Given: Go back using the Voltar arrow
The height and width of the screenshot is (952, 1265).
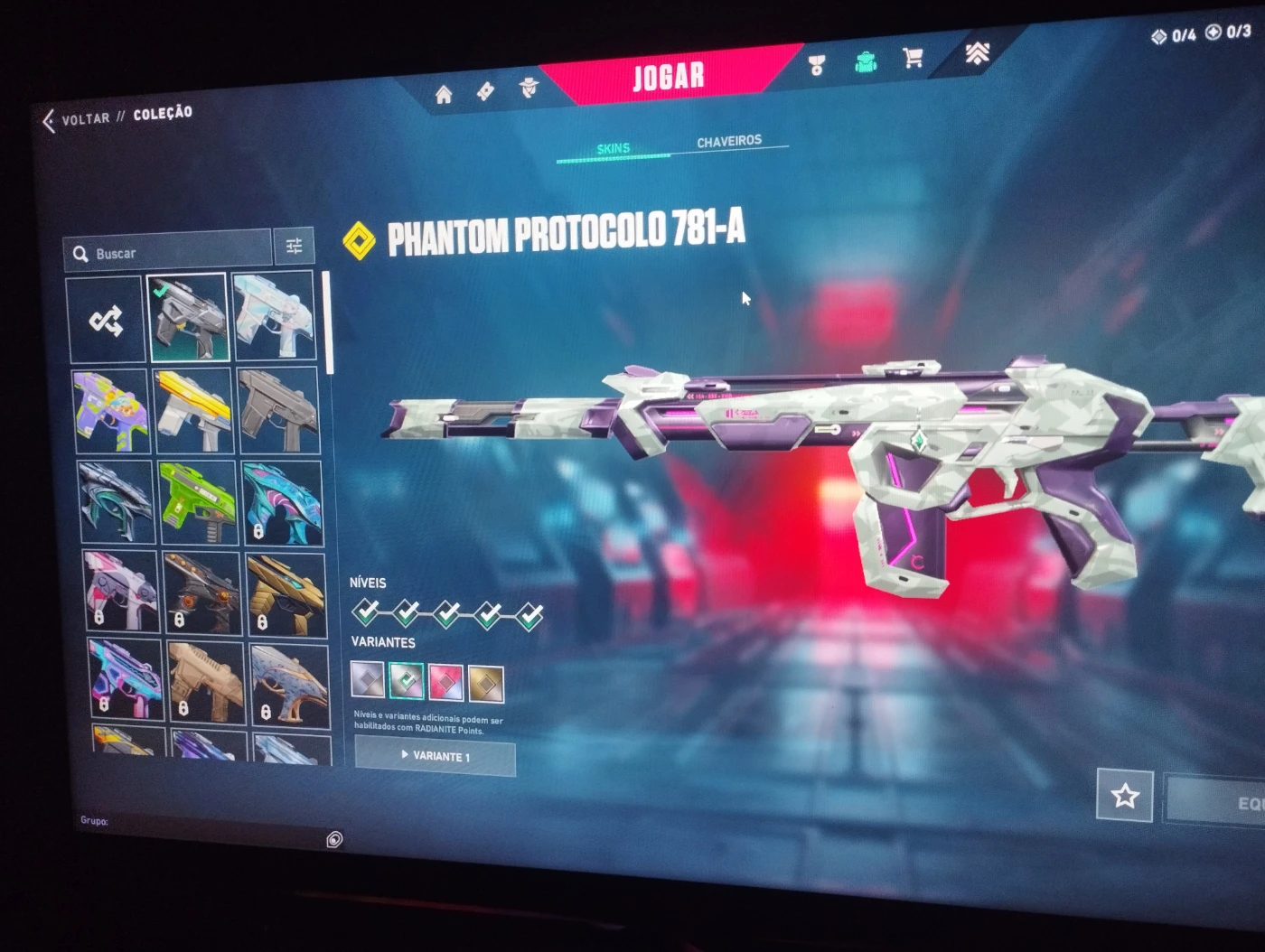Looking at the screenshot, I should pos(49,121).
